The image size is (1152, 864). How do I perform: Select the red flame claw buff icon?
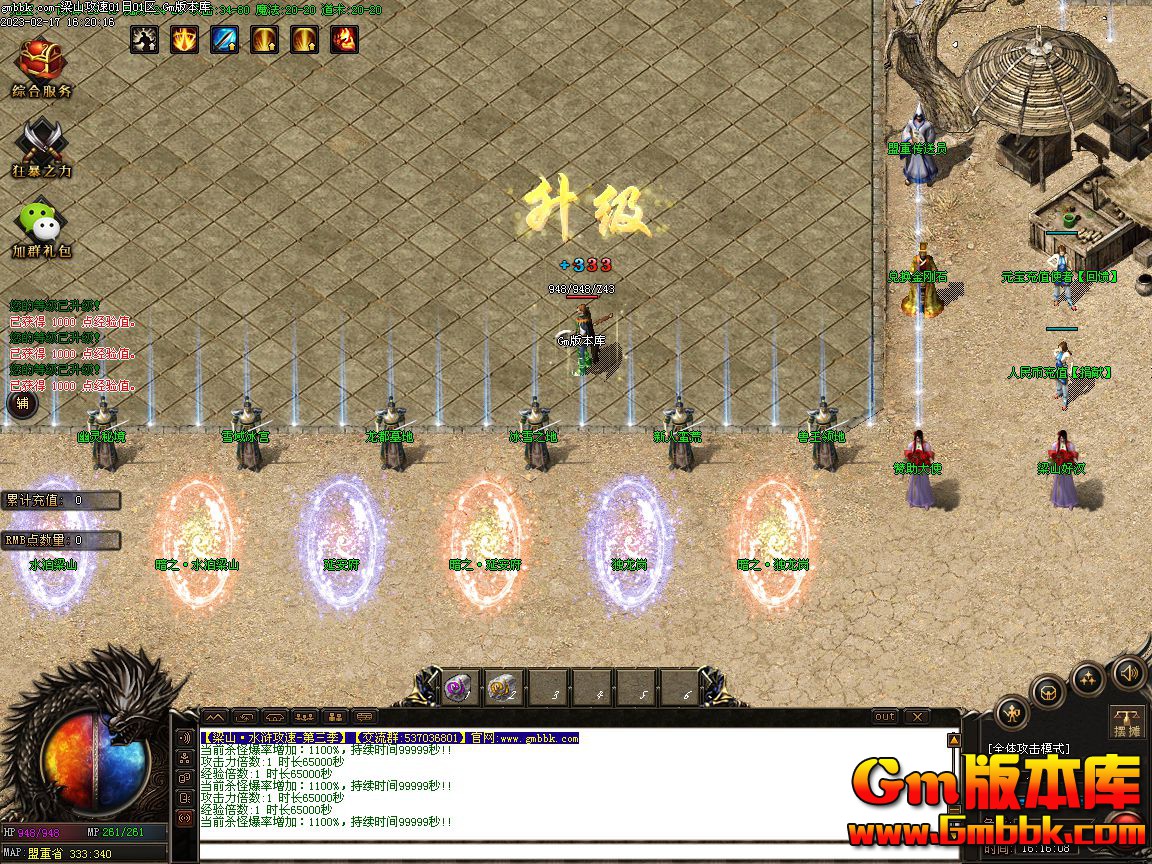345,39
